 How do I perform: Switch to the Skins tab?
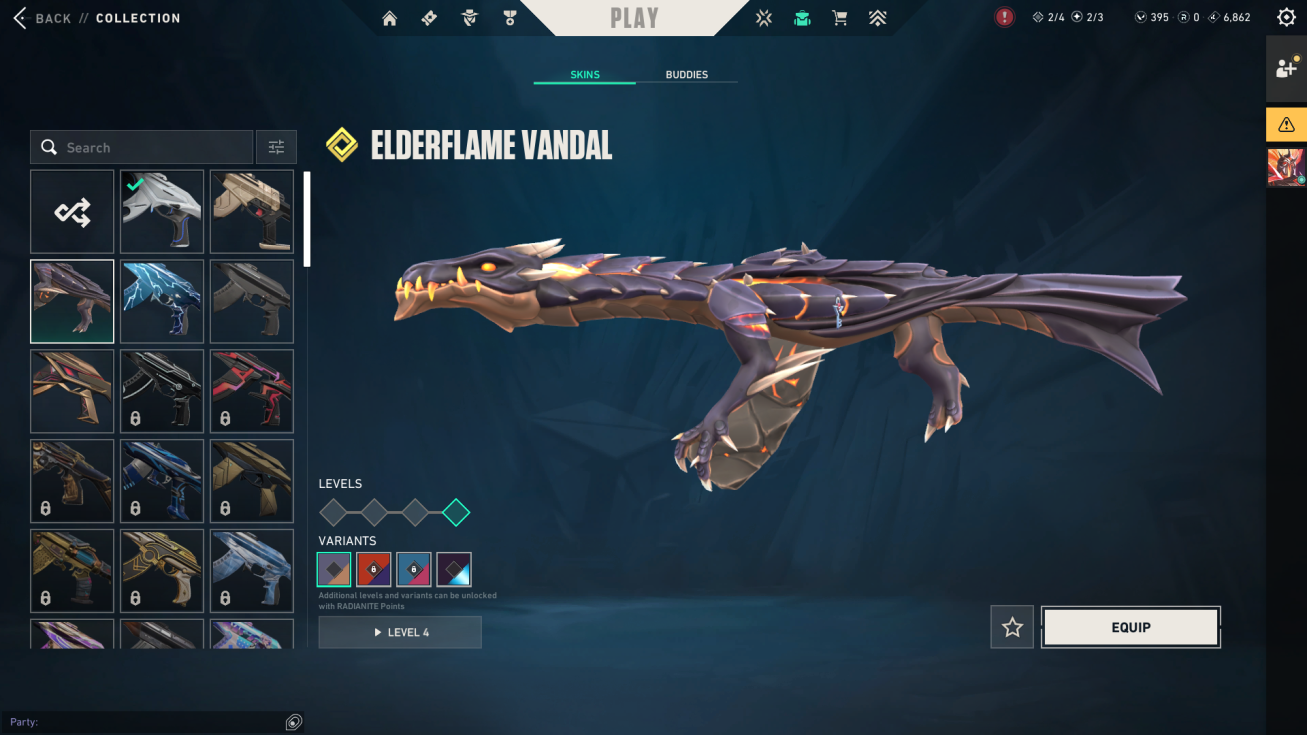(x=584, y=75)
